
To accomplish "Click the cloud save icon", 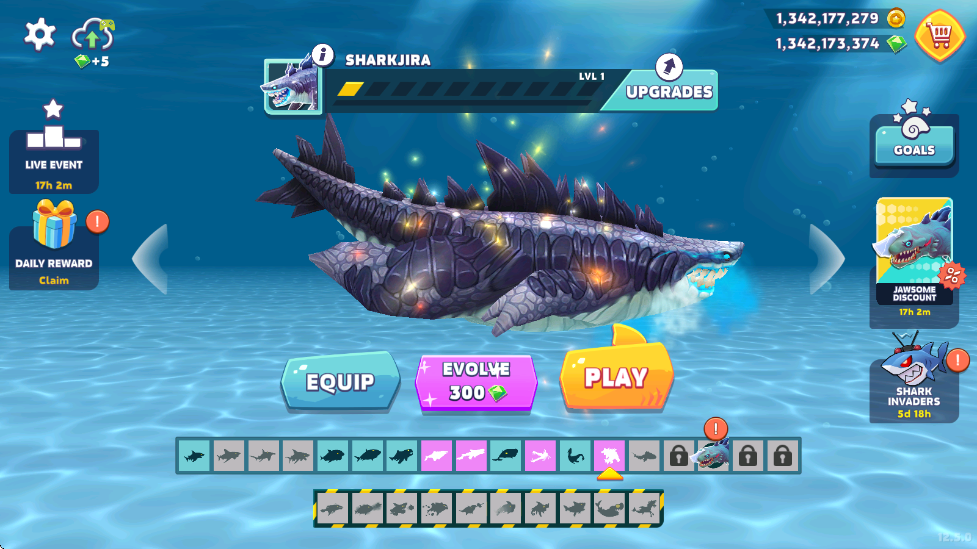I will pyautogui.click(x=92, y=37).
